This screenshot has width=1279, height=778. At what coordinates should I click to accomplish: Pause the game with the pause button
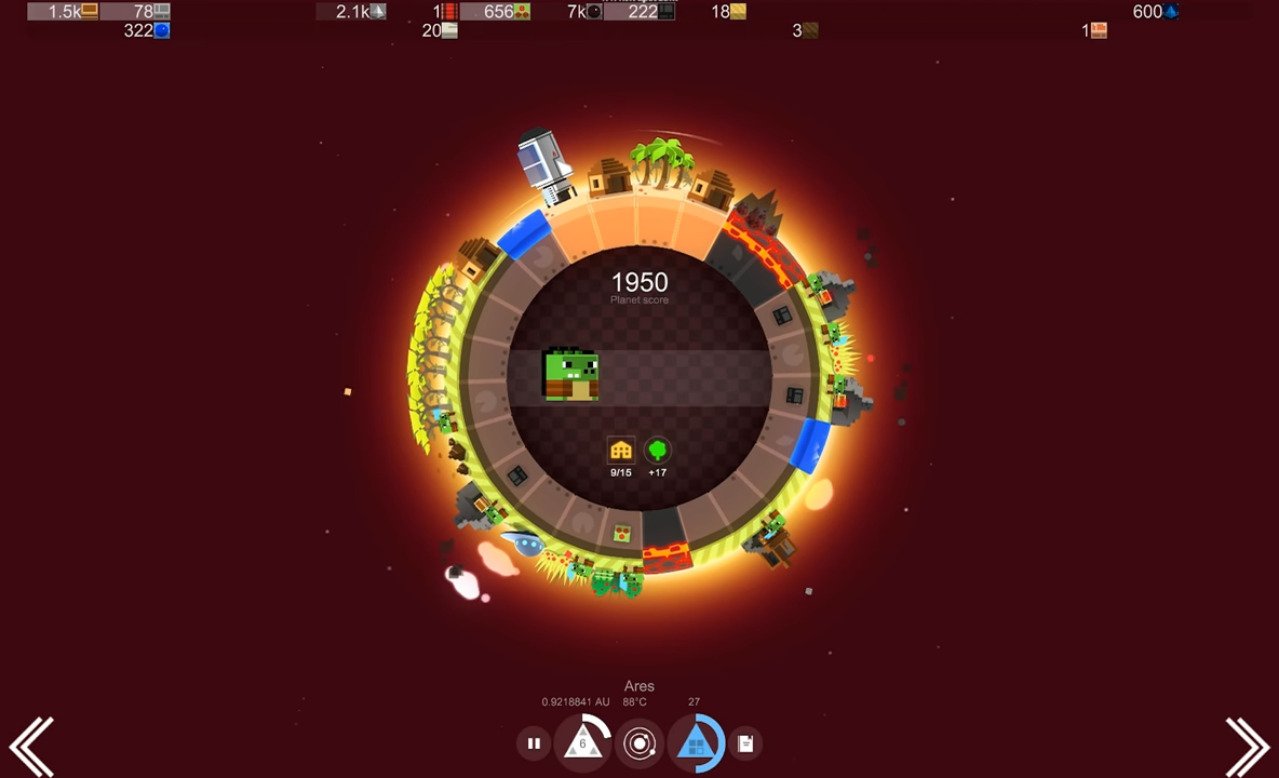click(534, 743)
